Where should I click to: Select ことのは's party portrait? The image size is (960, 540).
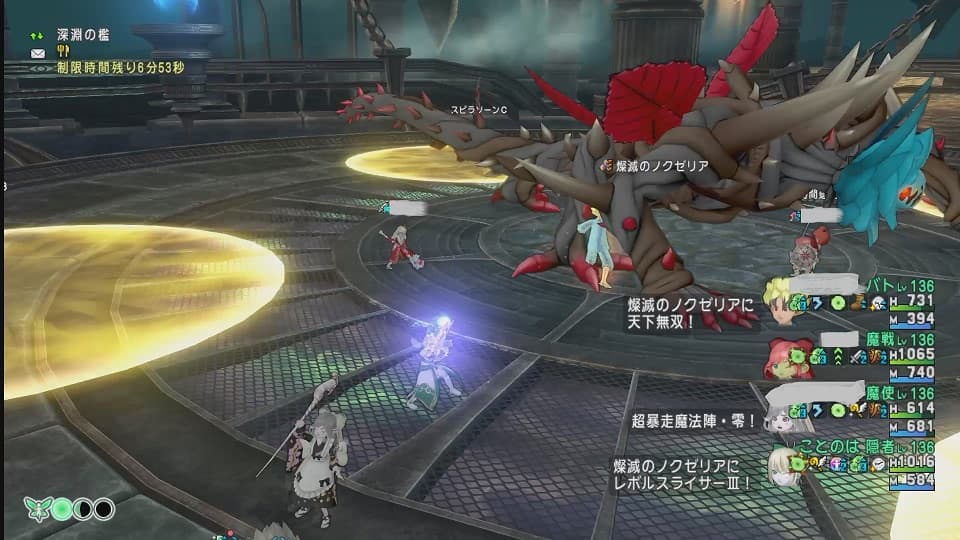click(783, 466)
